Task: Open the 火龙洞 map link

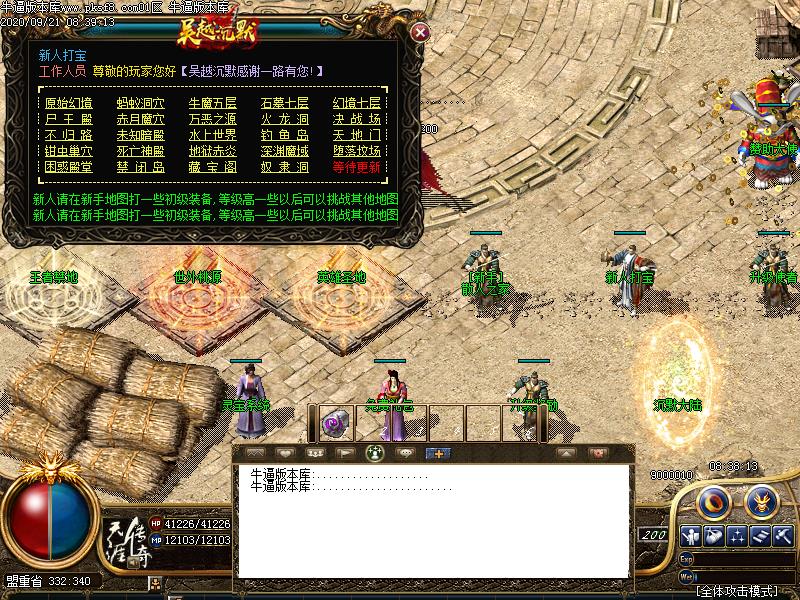Action: (x=285, y=119)
